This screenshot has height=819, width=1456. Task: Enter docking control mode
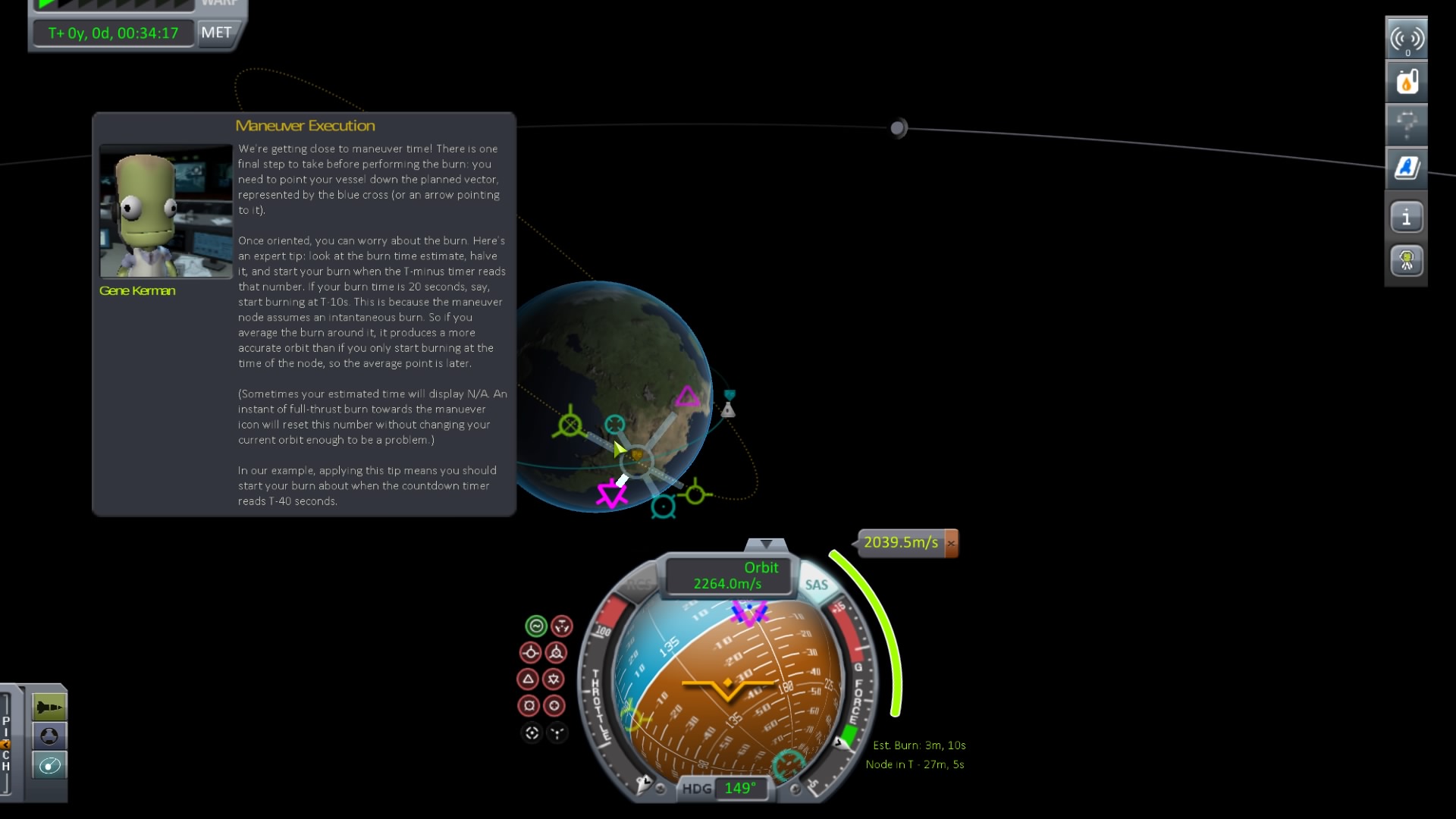(x=49, y=736)
